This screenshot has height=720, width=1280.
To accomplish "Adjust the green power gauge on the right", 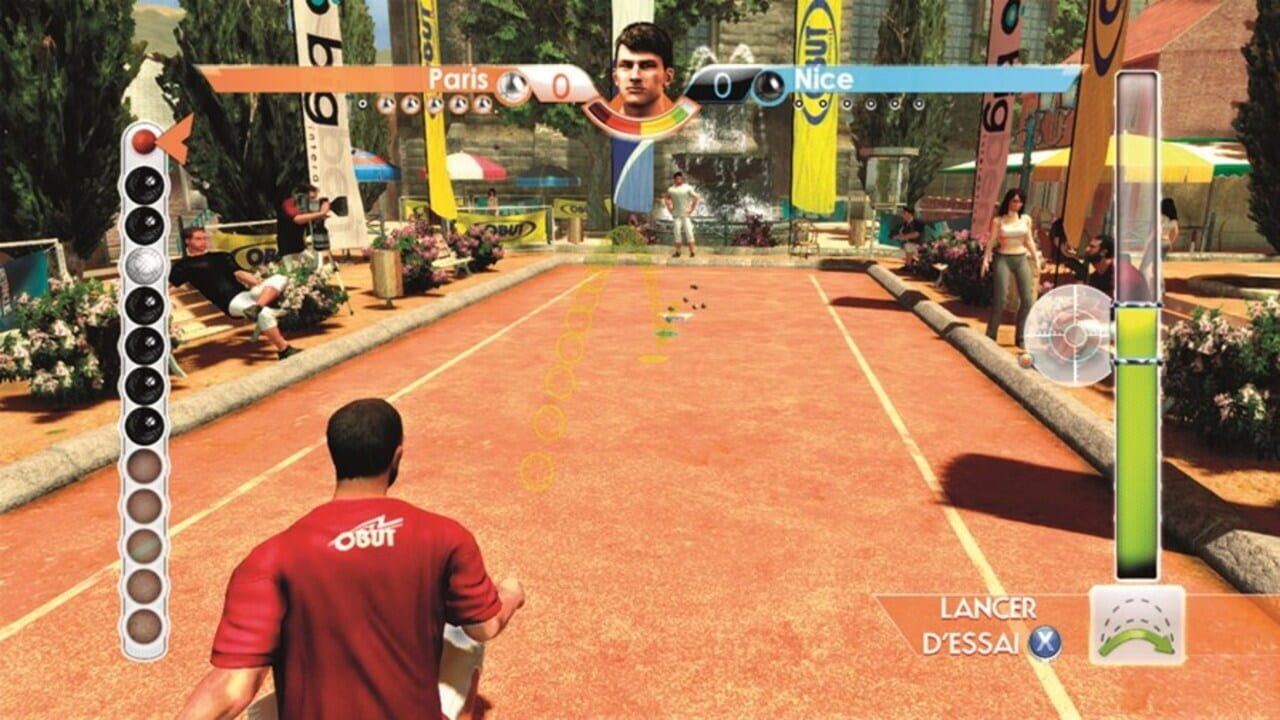I will [1138, 450].
